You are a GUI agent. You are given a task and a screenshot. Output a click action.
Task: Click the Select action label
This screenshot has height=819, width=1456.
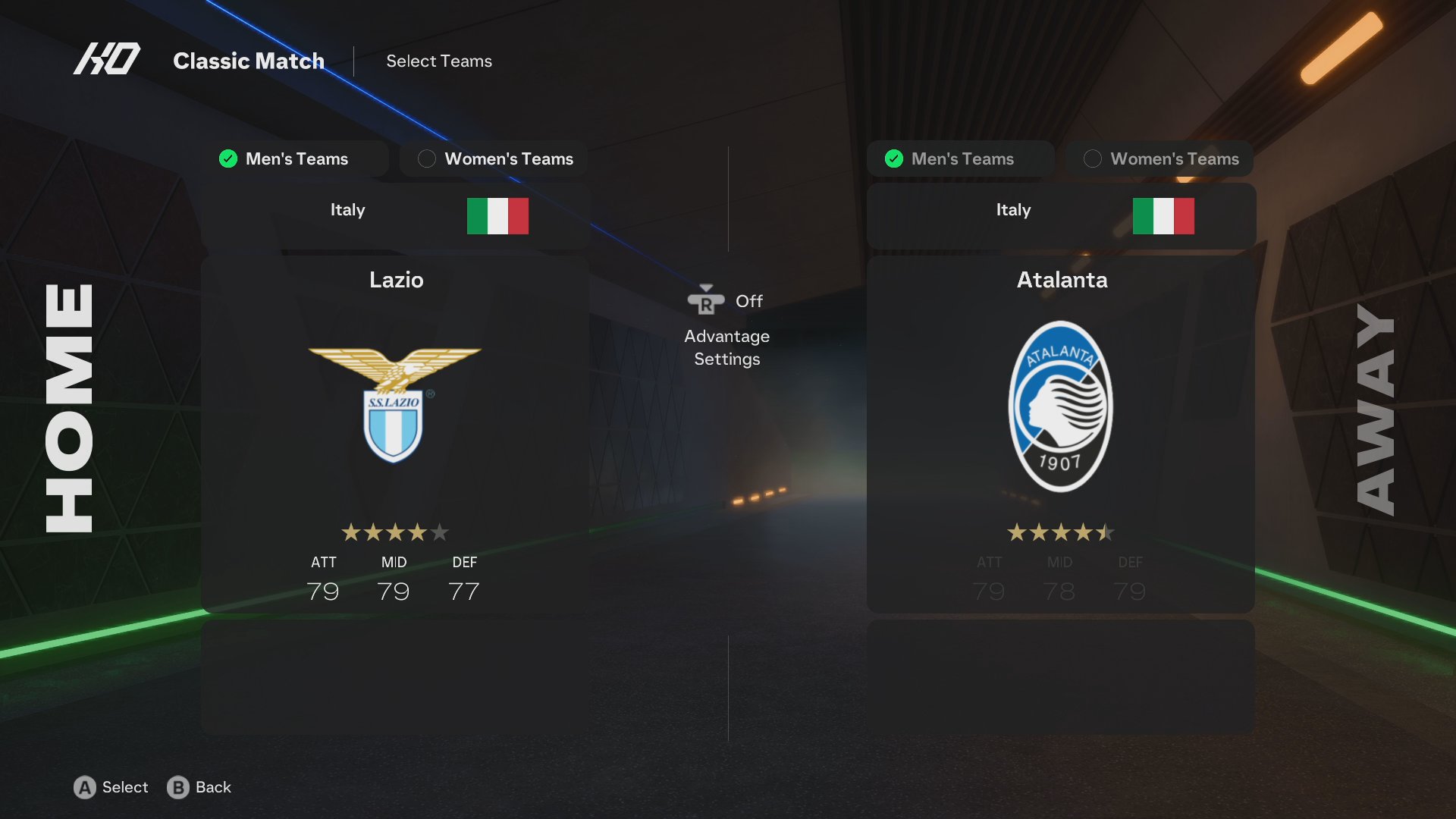click(x=124, y=787)
